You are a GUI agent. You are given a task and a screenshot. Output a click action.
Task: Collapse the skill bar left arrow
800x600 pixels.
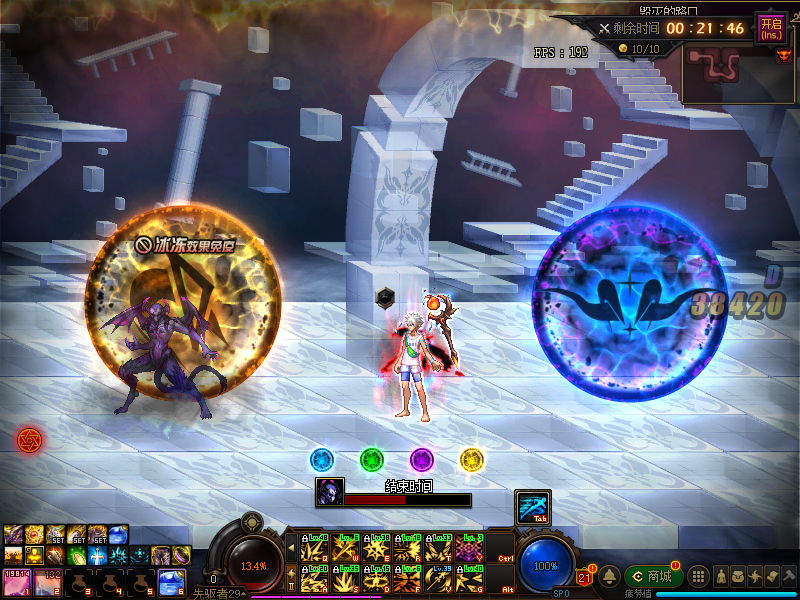click(291, 548)
